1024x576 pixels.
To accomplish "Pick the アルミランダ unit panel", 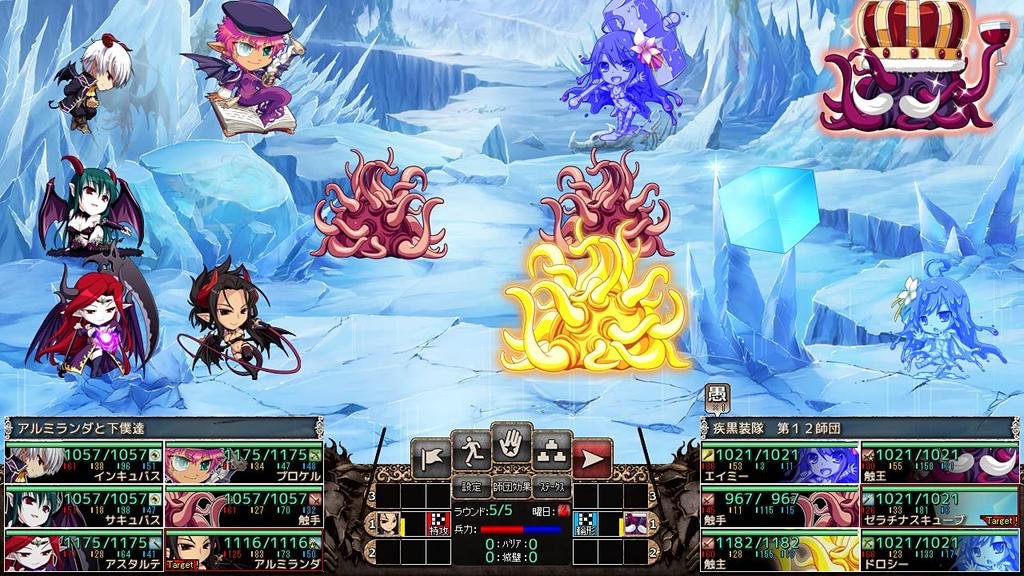I will pos(243,549).
